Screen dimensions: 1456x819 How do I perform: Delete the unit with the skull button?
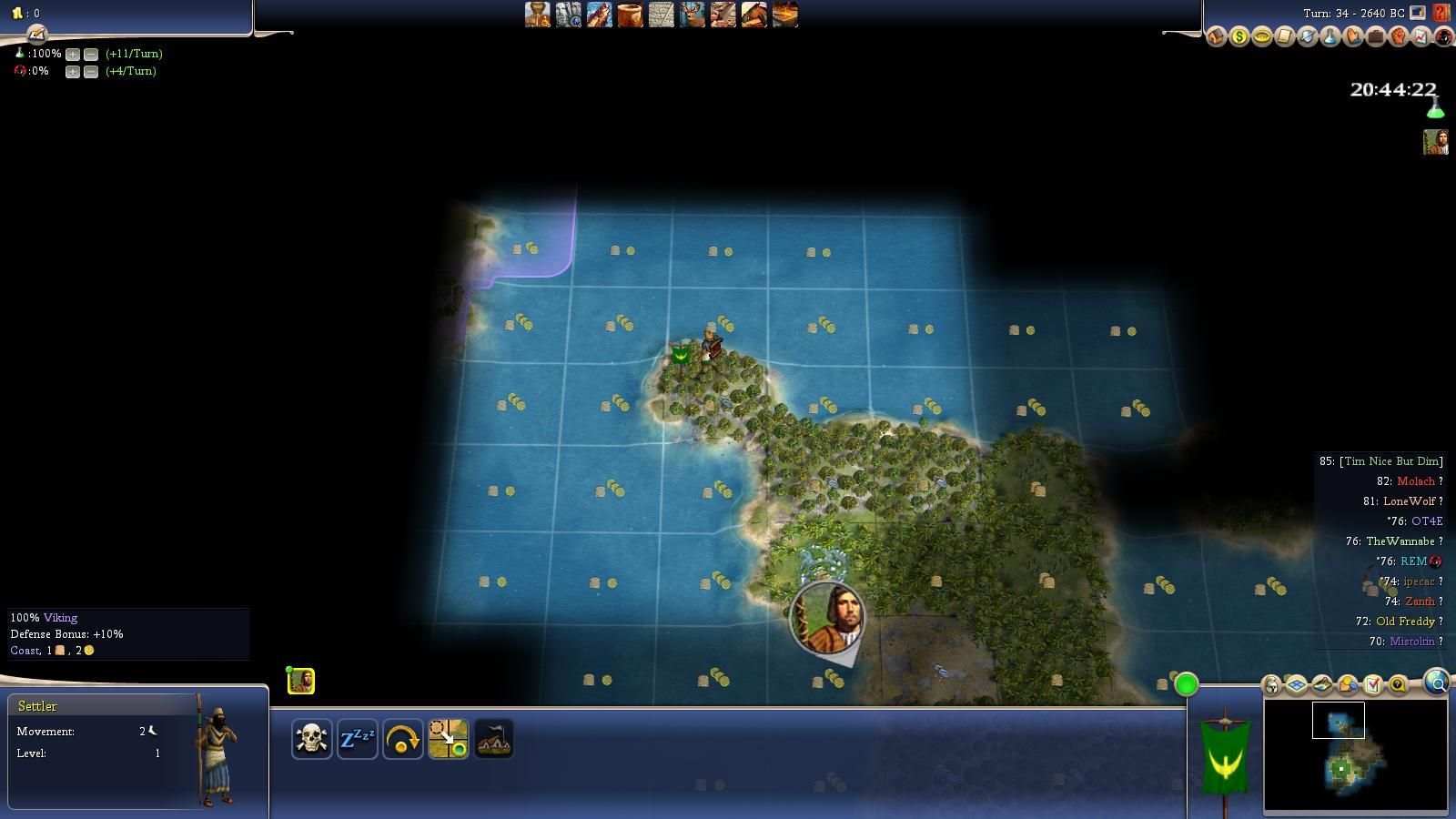pyautogui.click(x=311, y=738)
